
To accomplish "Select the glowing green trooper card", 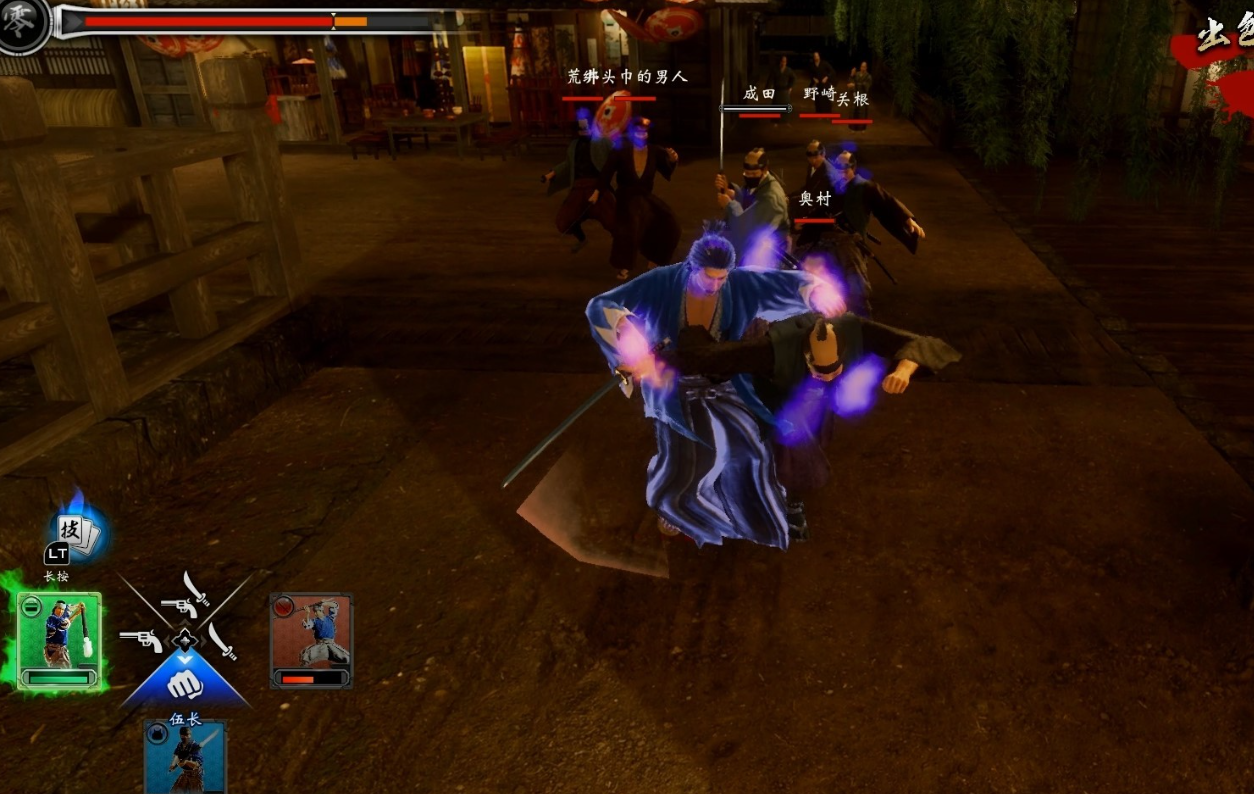I will (x=59, y=641).
